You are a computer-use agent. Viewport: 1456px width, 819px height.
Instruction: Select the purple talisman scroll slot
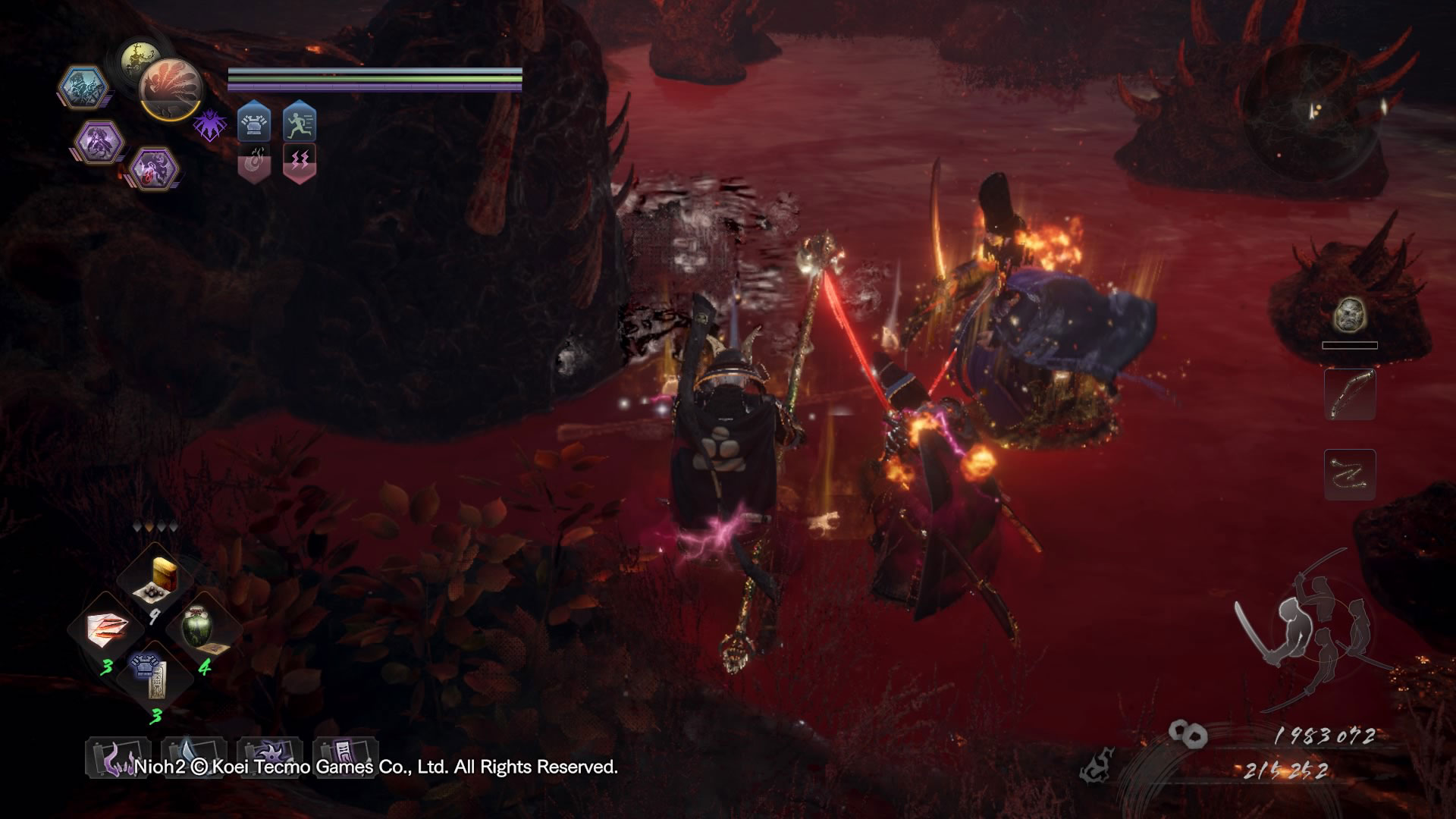point(345,757)
